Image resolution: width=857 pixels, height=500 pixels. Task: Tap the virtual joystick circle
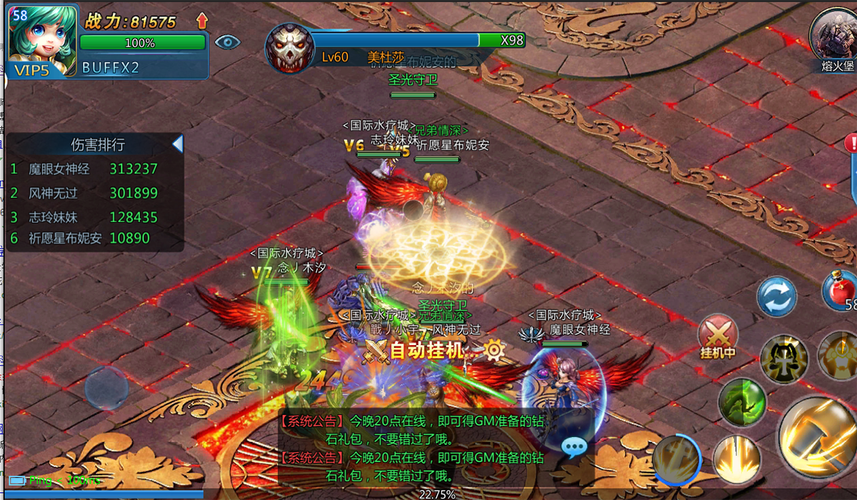pyautogui.click(x=106, y=388)
